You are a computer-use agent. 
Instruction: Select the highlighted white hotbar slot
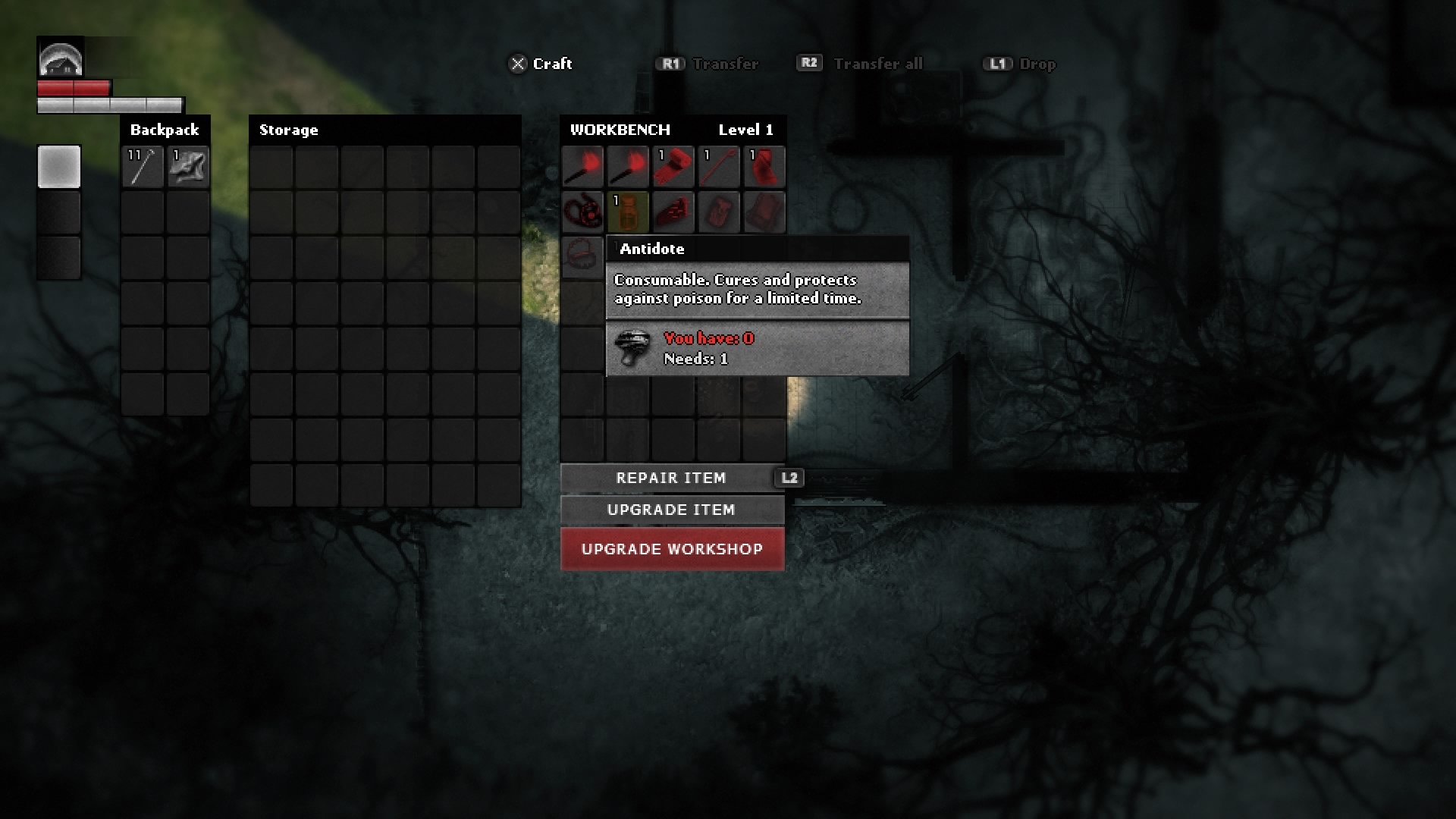coord(59,166)
